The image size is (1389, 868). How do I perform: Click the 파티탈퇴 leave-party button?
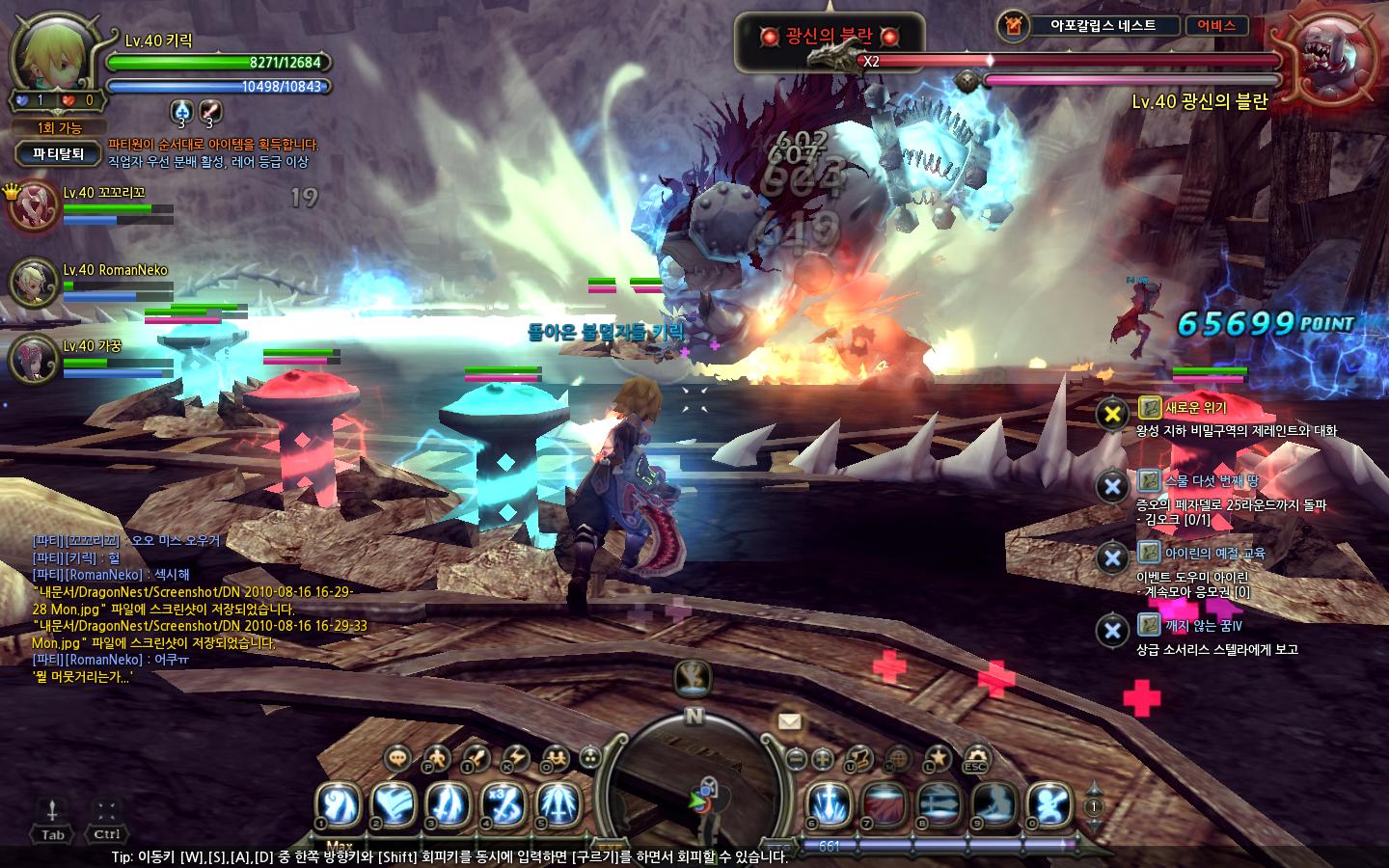coord(59,152)
